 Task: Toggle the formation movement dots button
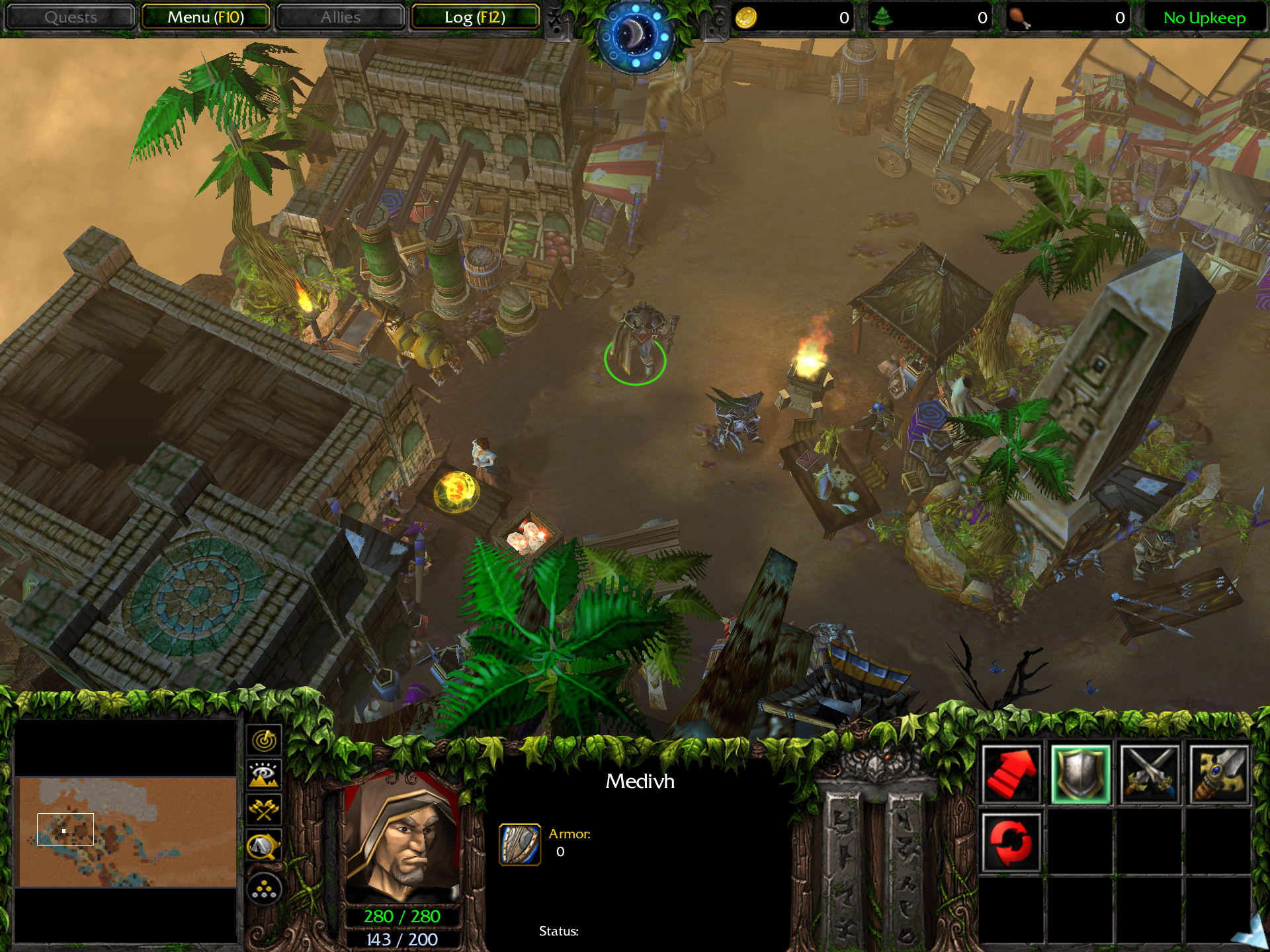[265, 889]
